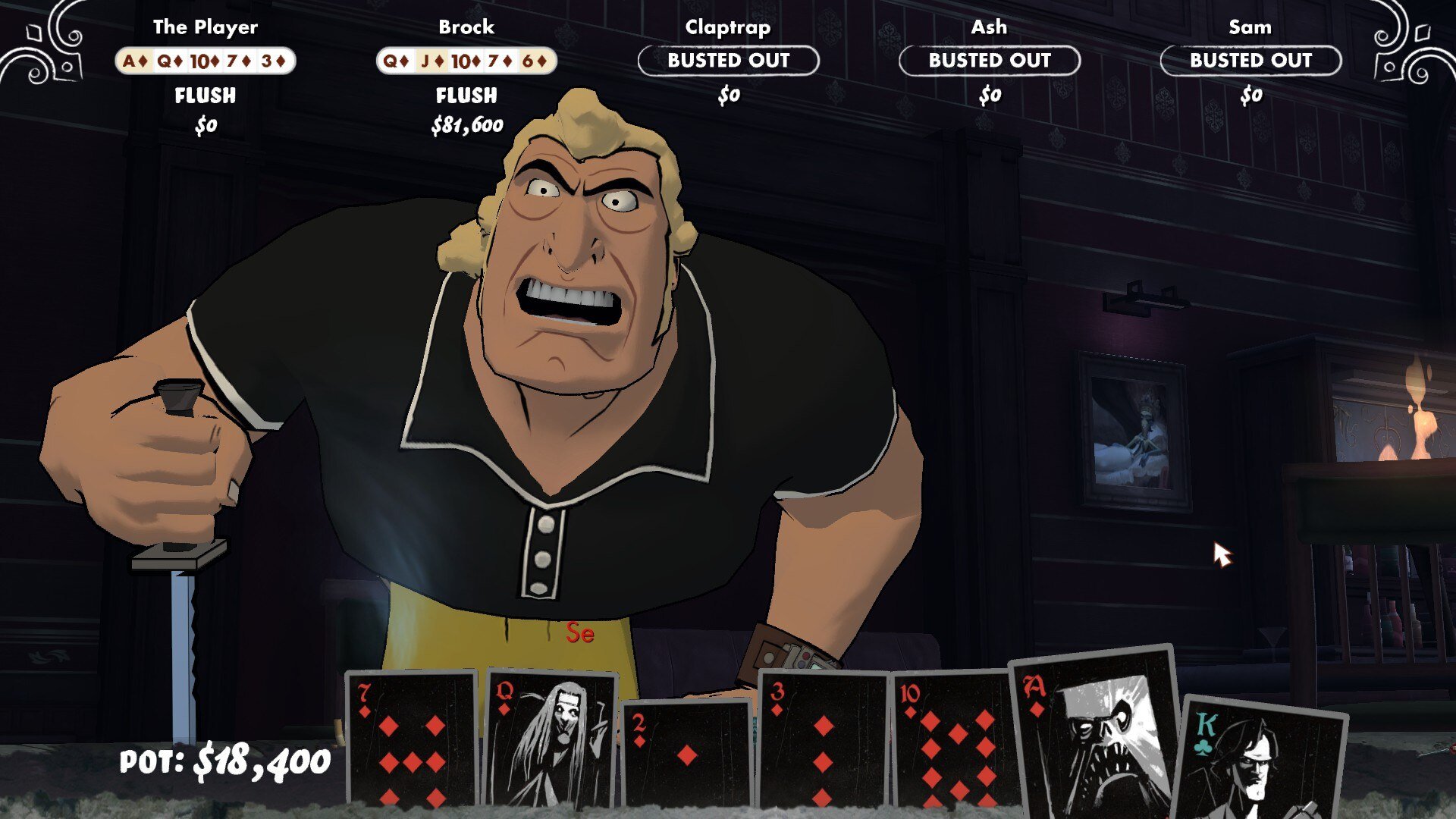Screen dimensions: 1456x819
Task: Click Claptrap's Busted Out status
Action: pyautogui.click(x=728, y=61)
